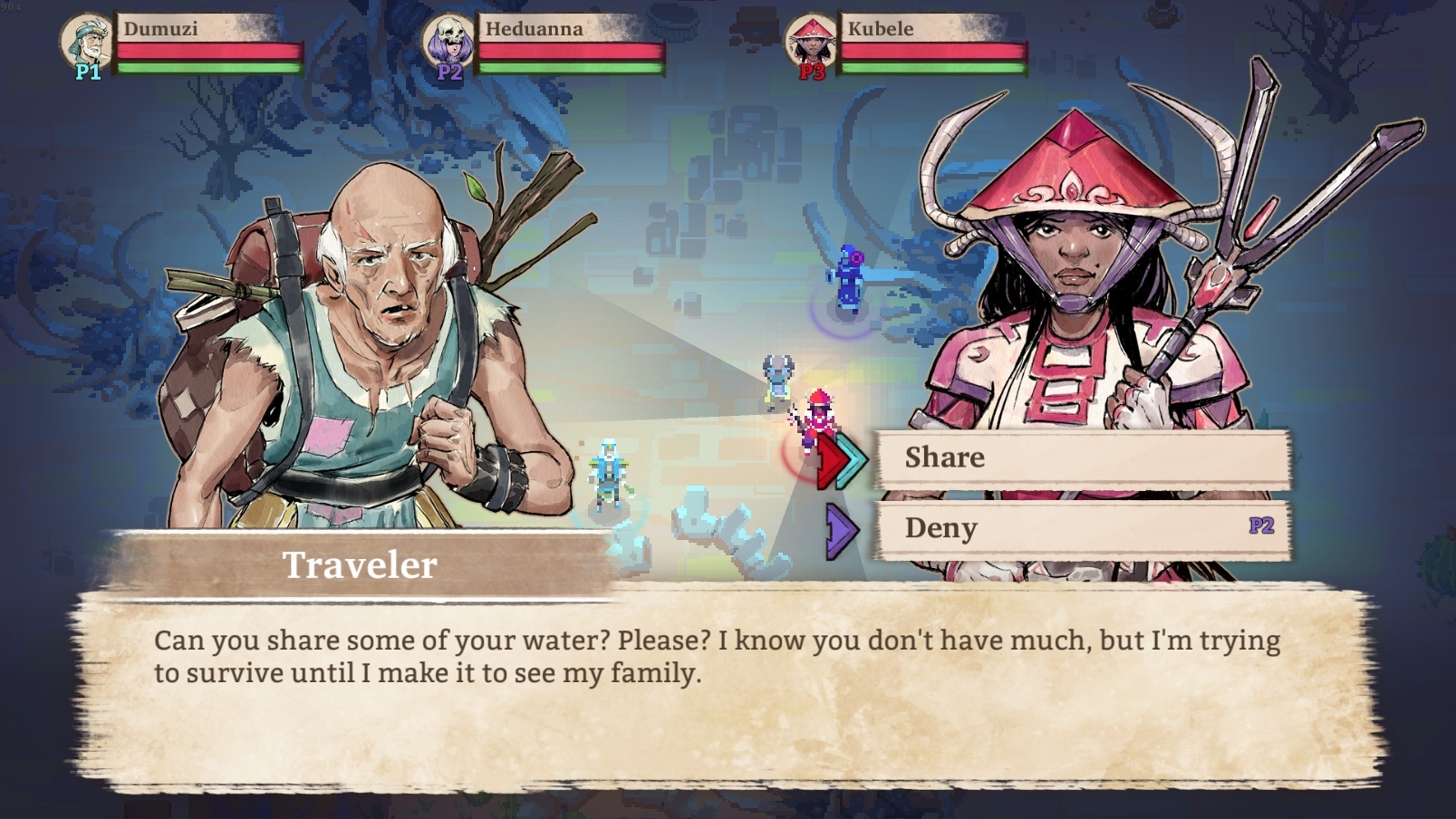
Task: Click Kubele's hat portrait icon
Action: [x=809, y=40]
